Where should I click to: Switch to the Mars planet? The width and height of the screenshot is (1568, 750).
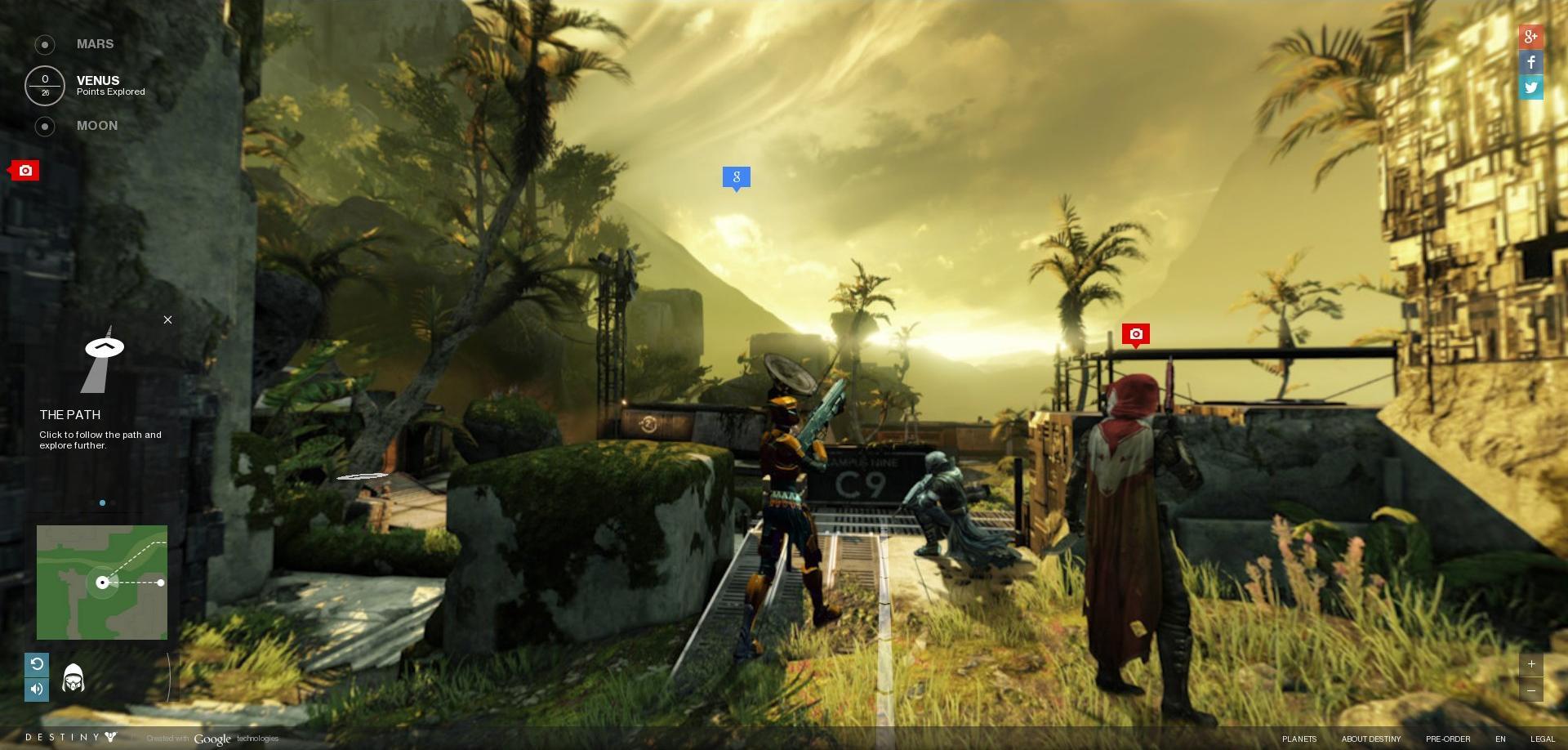pos(94,44)
